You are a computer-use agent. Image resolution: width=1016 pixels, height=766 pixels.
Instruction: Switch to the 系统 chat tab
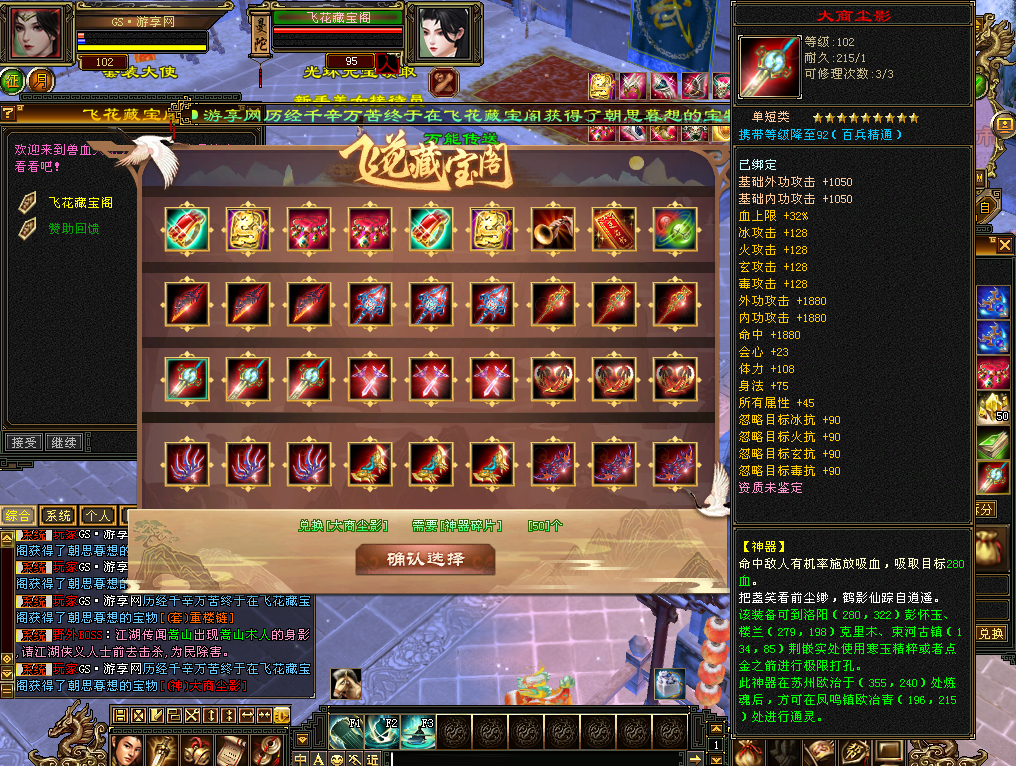click(58, 516)
